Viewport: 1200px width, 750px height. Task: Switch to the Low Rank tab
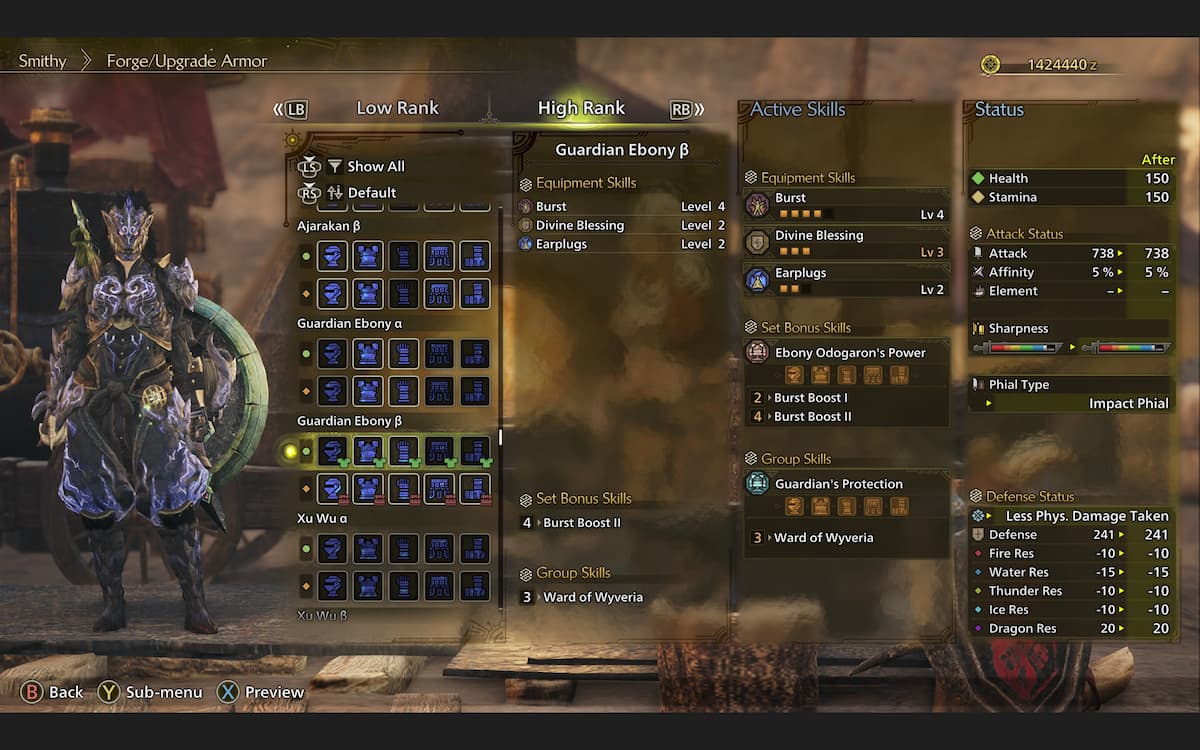coord(397,108)
